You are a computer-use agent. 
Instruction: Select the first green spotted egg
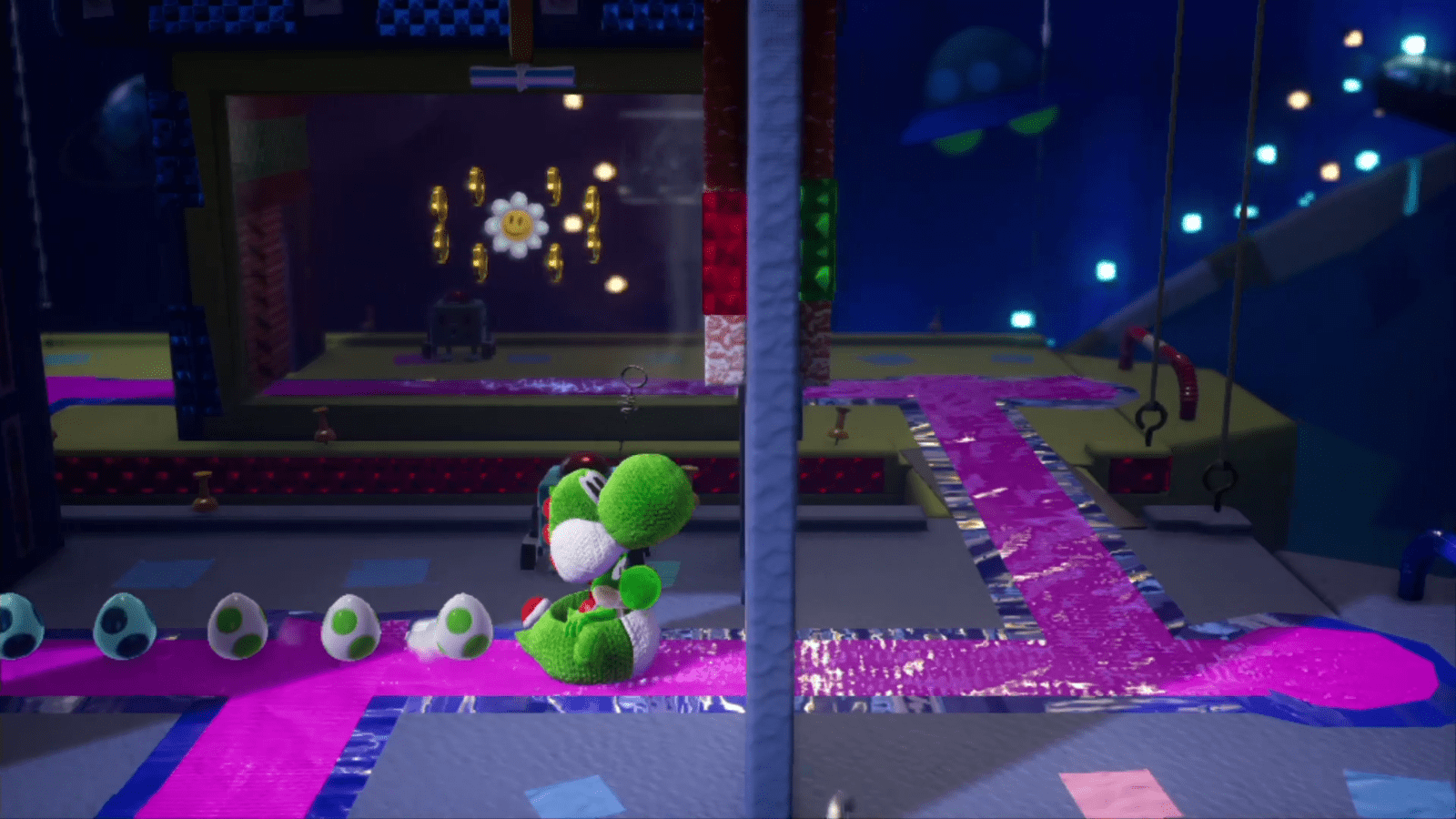click(238, 628)
